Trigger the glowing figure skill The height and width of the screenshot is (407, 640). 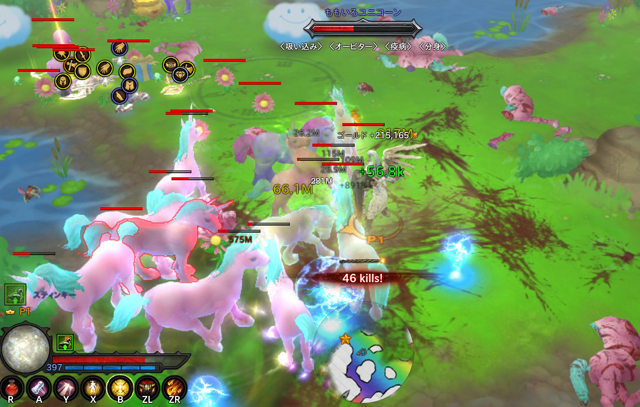point(93,388)
